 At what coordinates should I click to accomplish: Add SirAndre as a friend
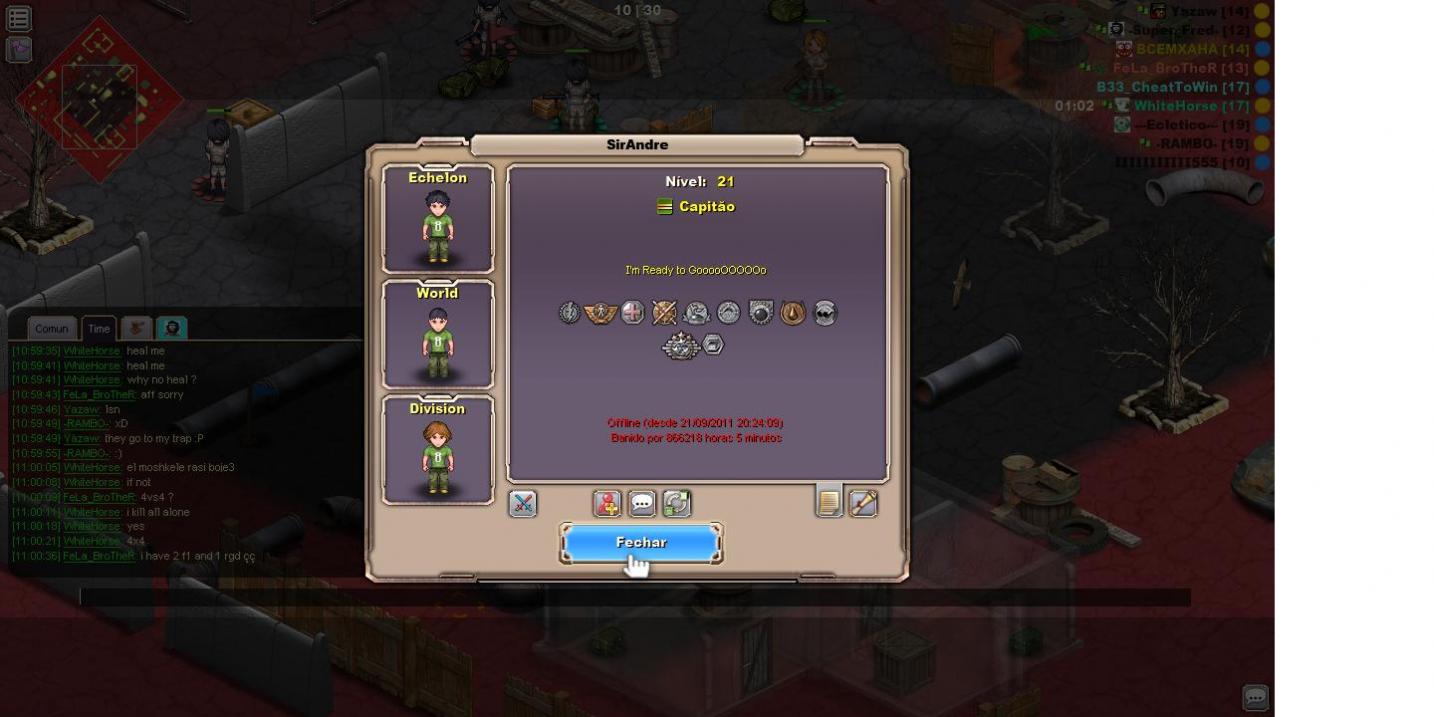click(607, 503)
